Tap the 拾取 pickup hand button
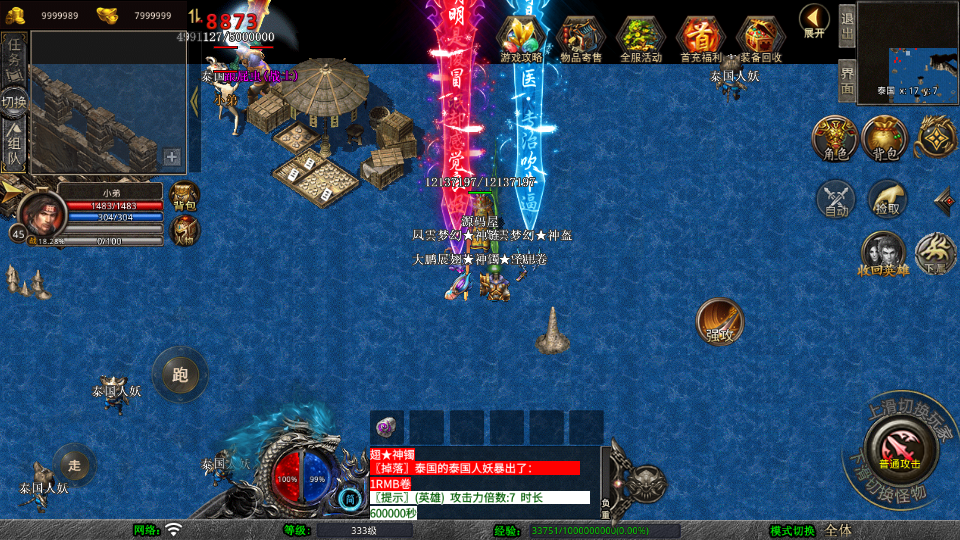This screenshot has width=960, height=540. tap(886, 198)
